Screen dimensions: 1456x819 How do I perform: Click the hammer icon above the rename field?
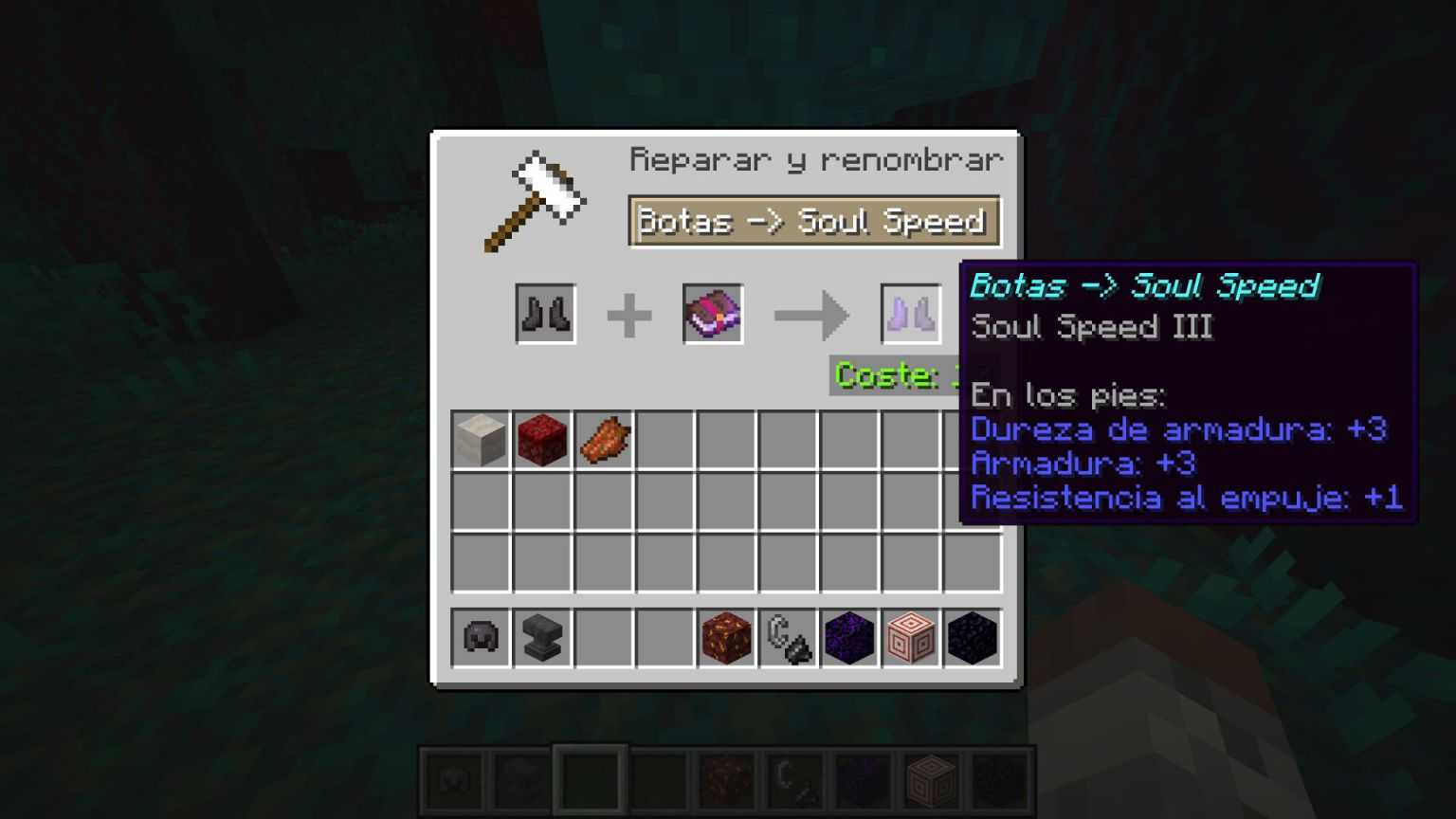[537, 199]
